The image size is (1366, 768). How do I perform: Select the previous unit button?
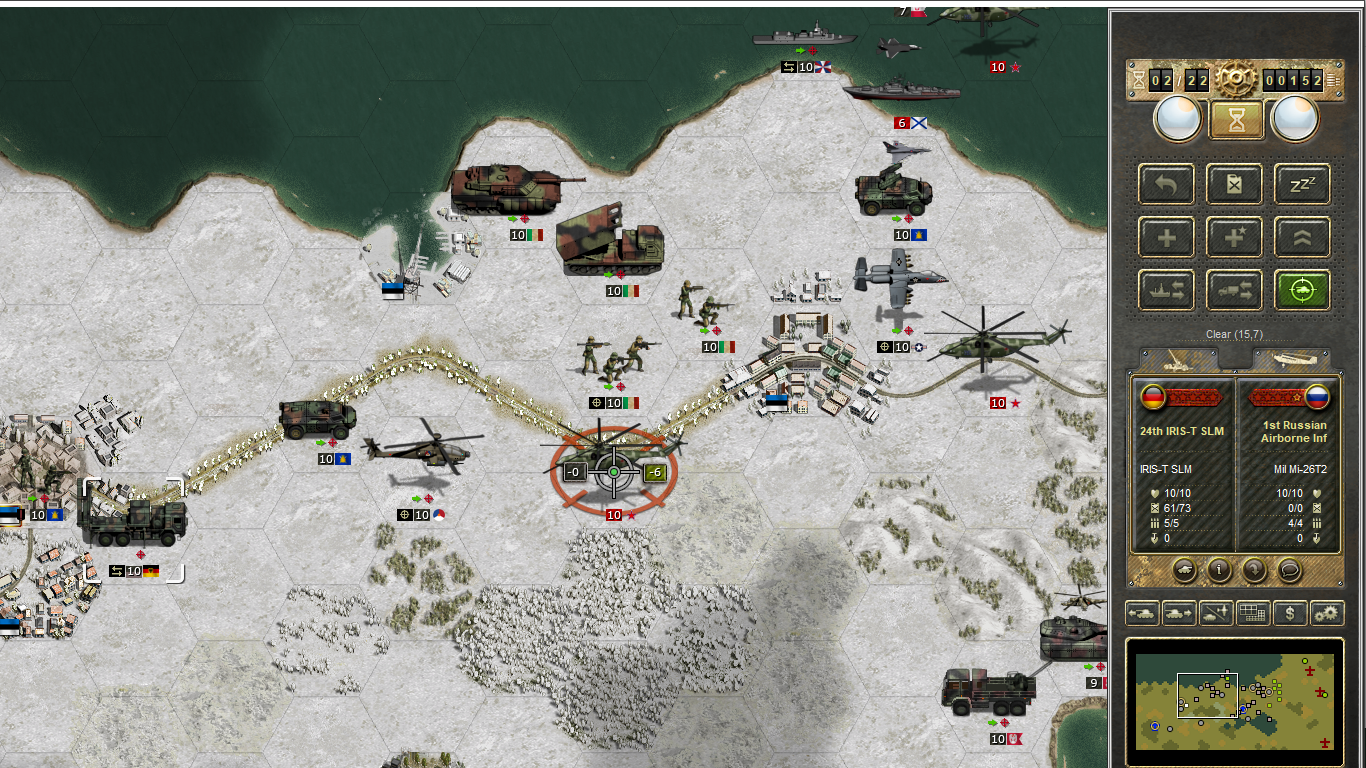(x=1142, y=613)
